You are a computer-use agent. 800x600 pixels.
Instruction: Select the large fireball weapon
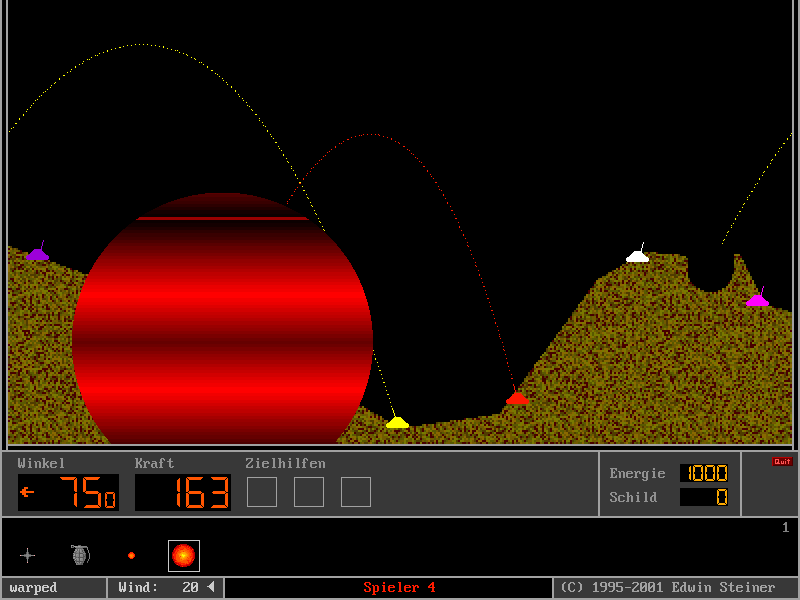tap(184, 555)
